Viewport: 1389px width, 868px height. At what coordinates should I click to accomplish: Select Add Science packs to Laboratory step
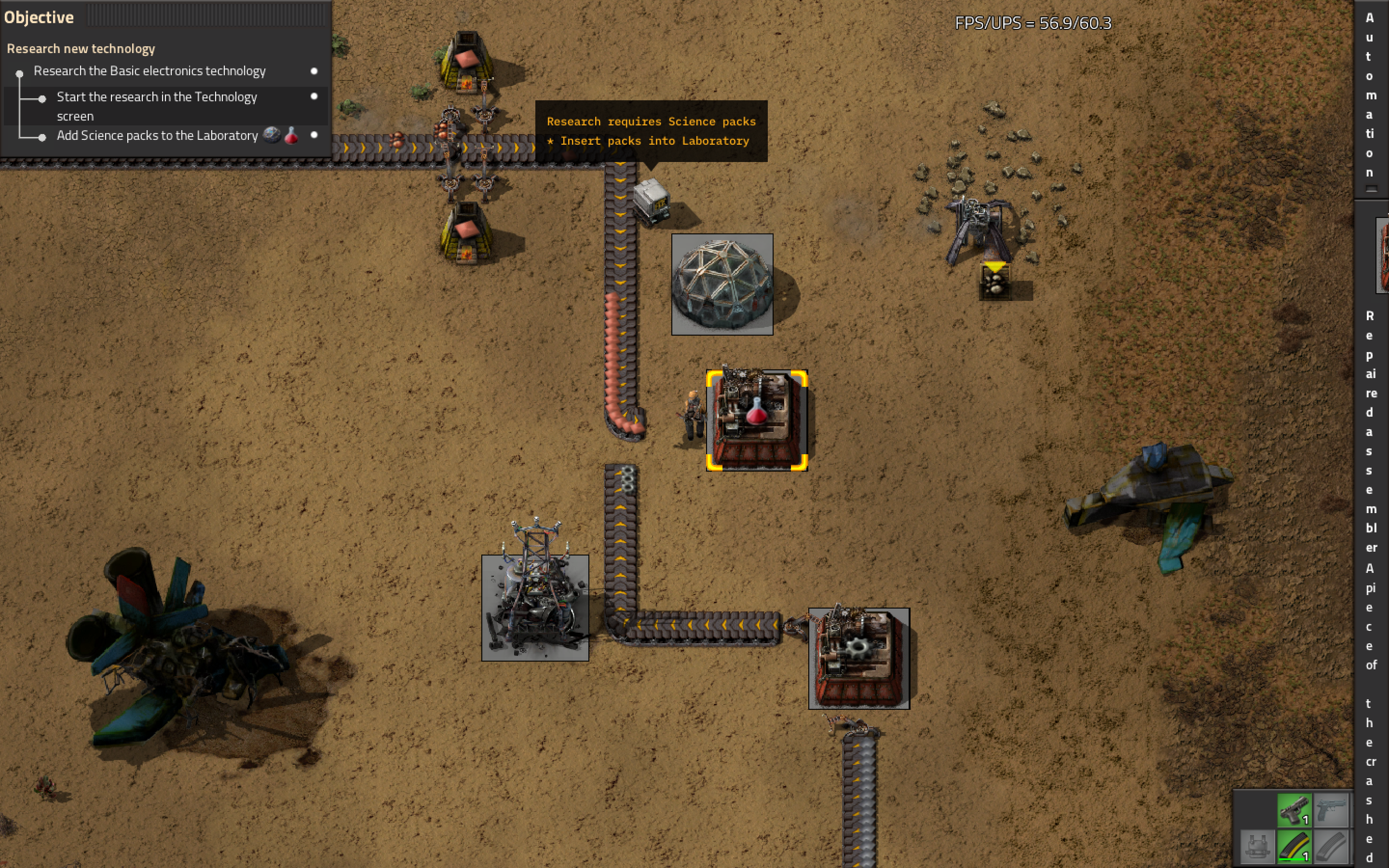[157, 136]
